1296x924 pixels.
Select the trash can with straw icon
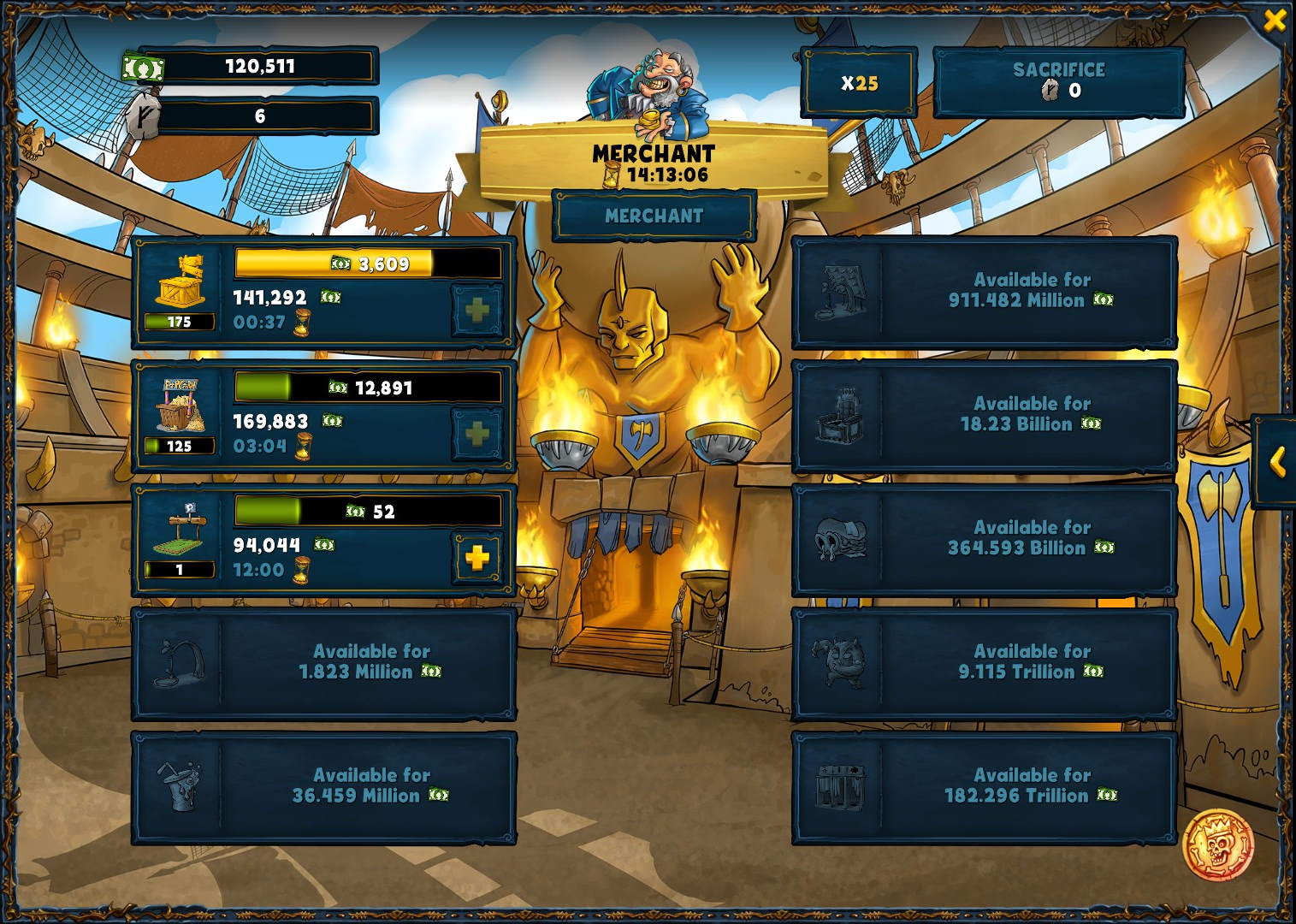coord(180,787)
